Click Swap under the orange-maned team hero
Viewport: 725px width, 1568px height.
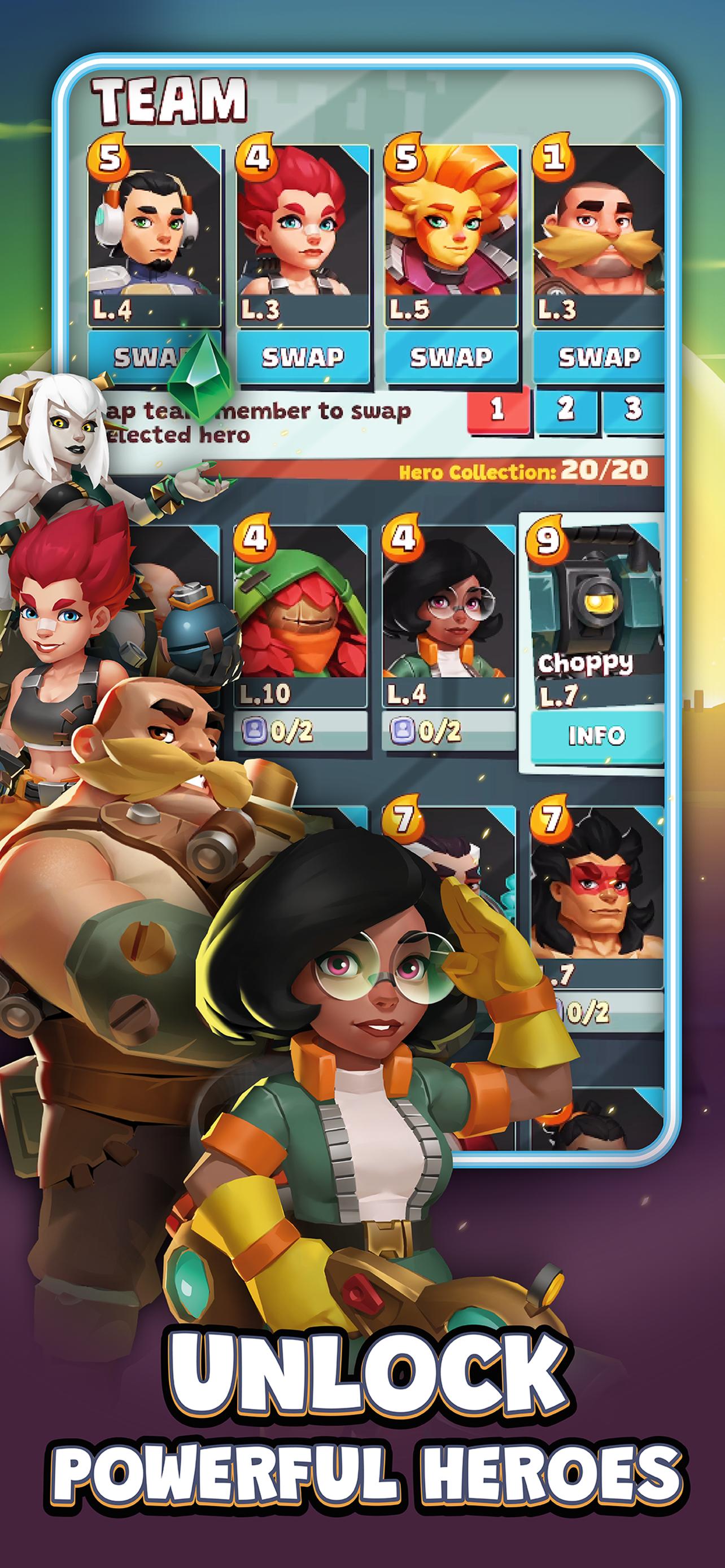[x=451, y=357]
